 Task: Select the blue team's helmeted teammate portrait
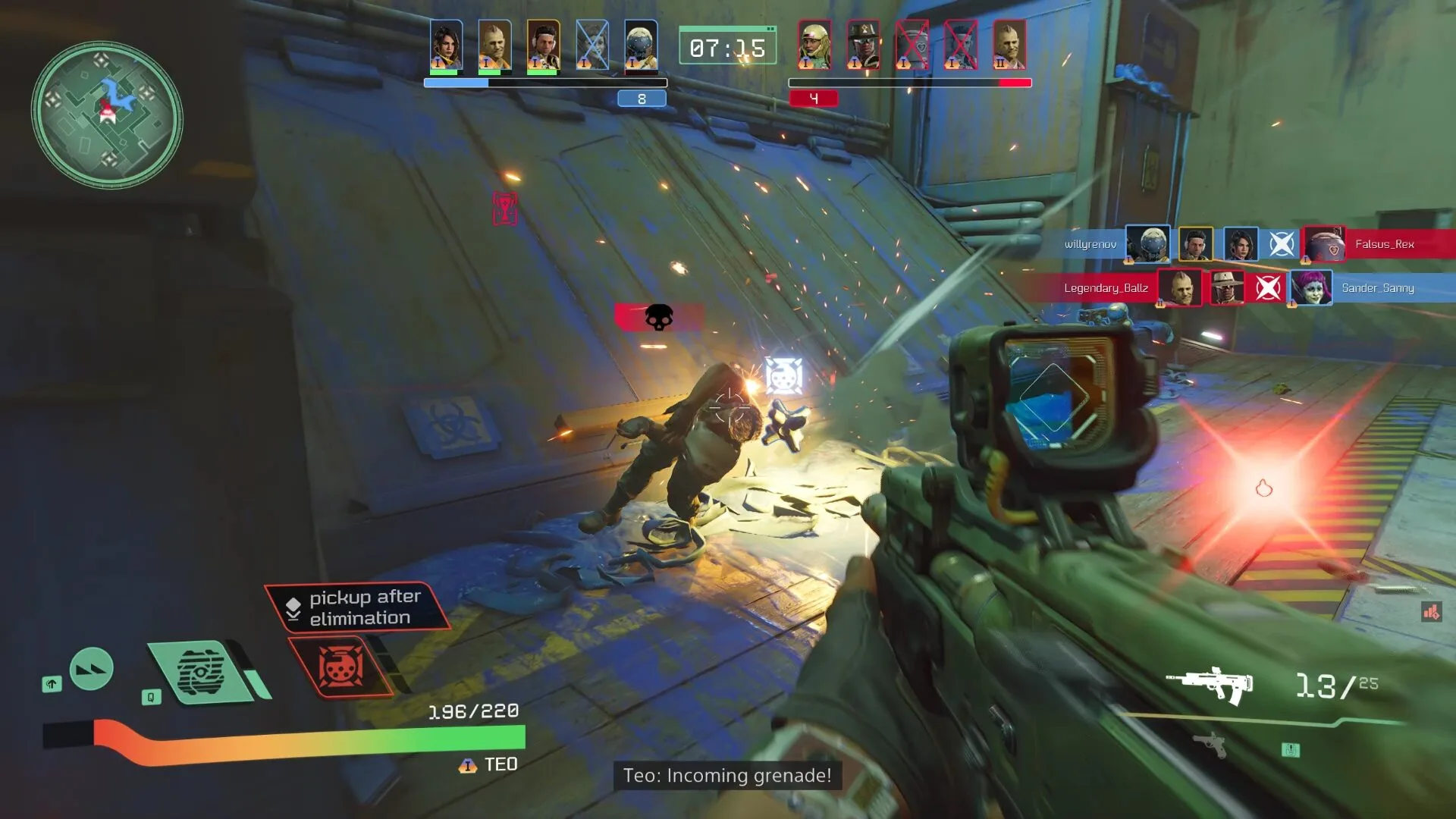click(x=641, y=45)
